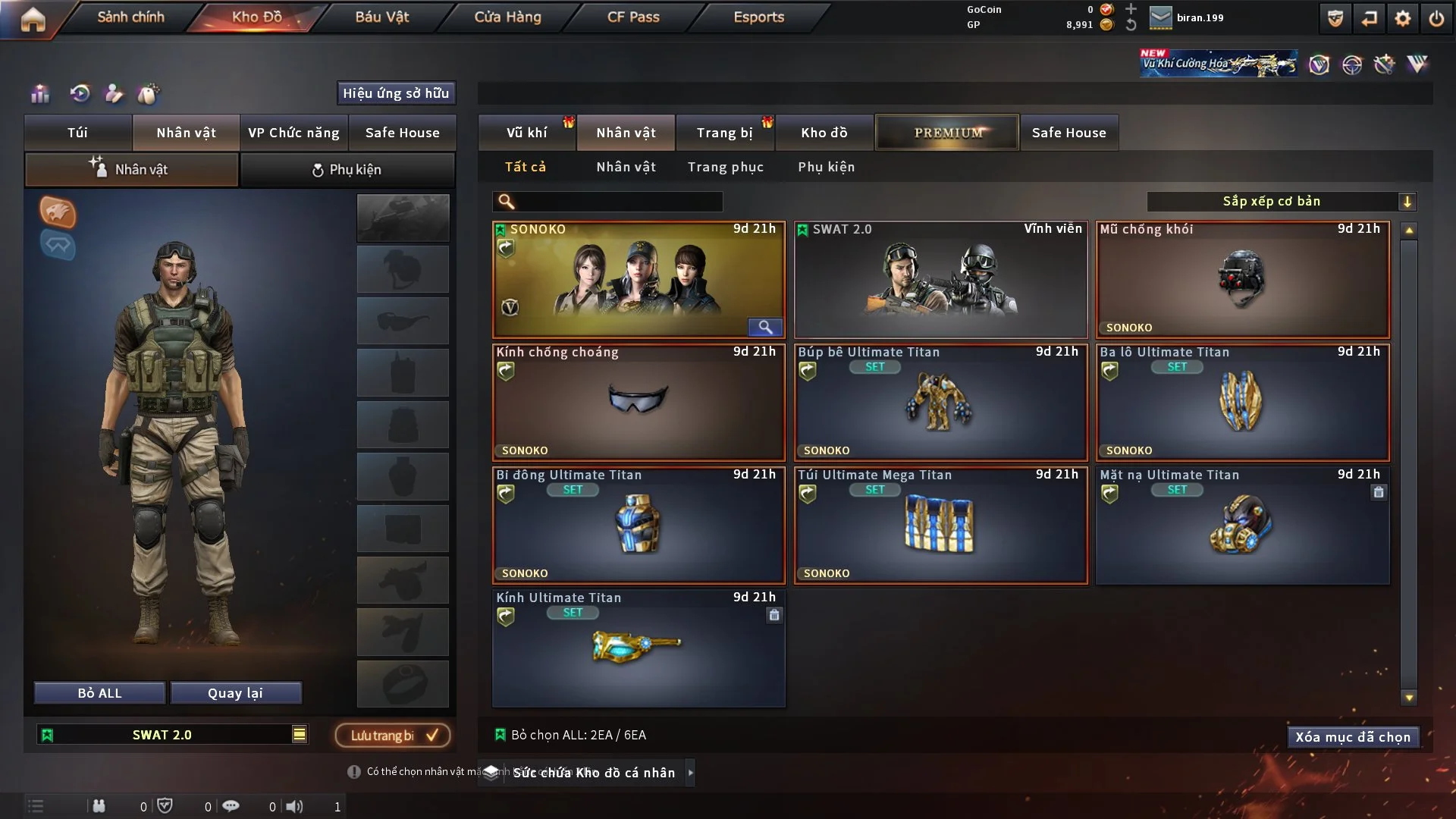Save loadout with Lưu trang bị
Viewport: 1456px width, 819px height.
click(x=393, y=736)
